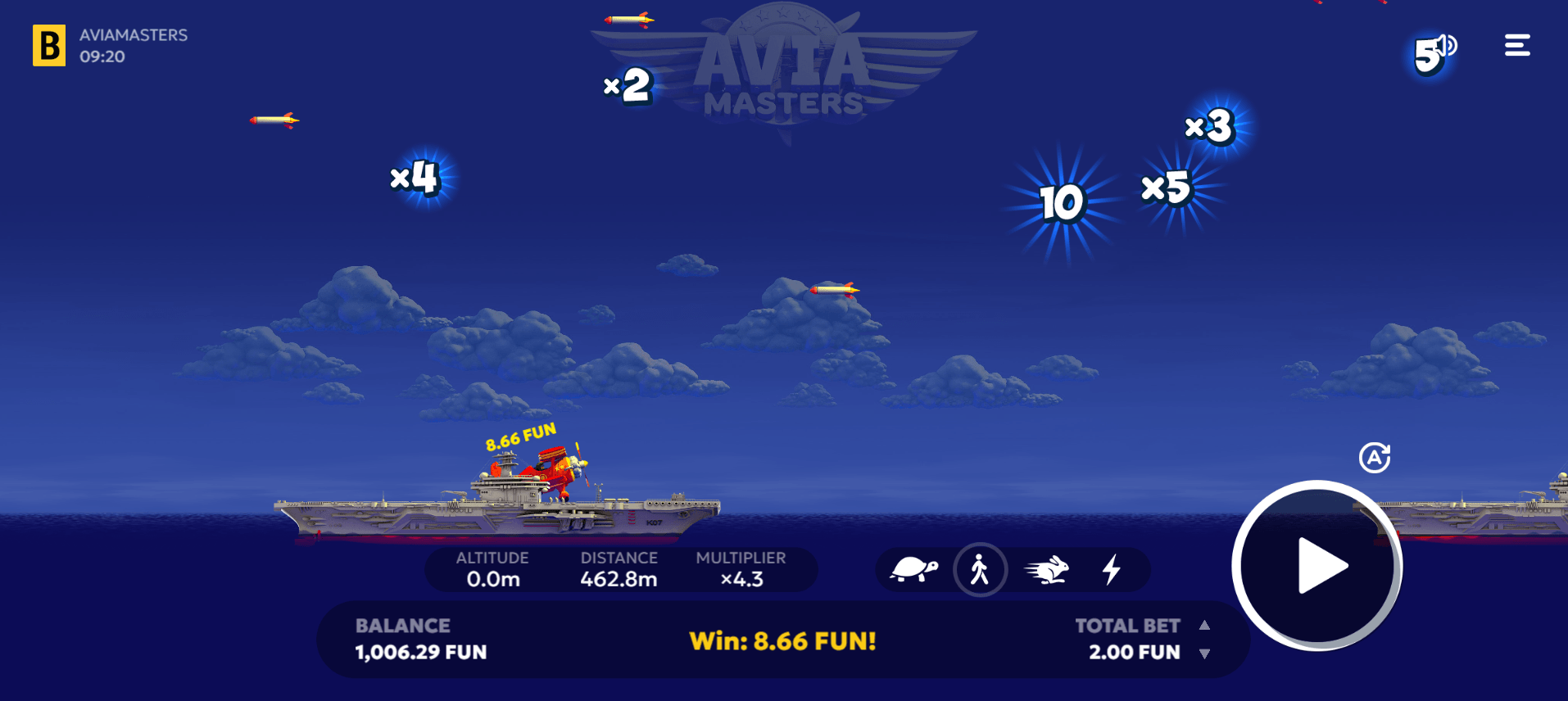Decrease total bet with down arrow

(1204, 654)
